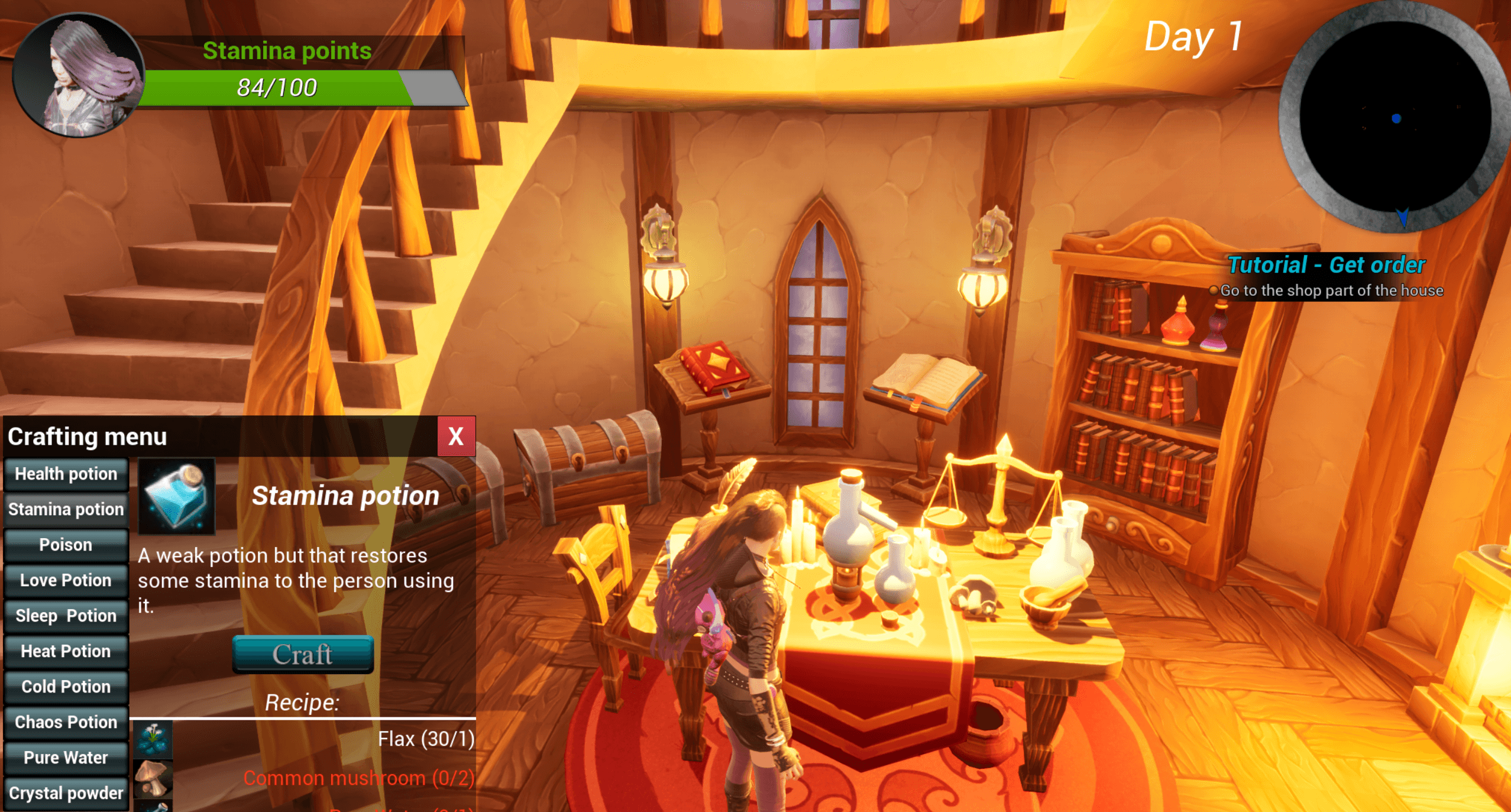Image resolution: width=1511 pixels, height=812 pixels.
Task: Click the Stamina points progress bar
Action: [x=278, y=88]
